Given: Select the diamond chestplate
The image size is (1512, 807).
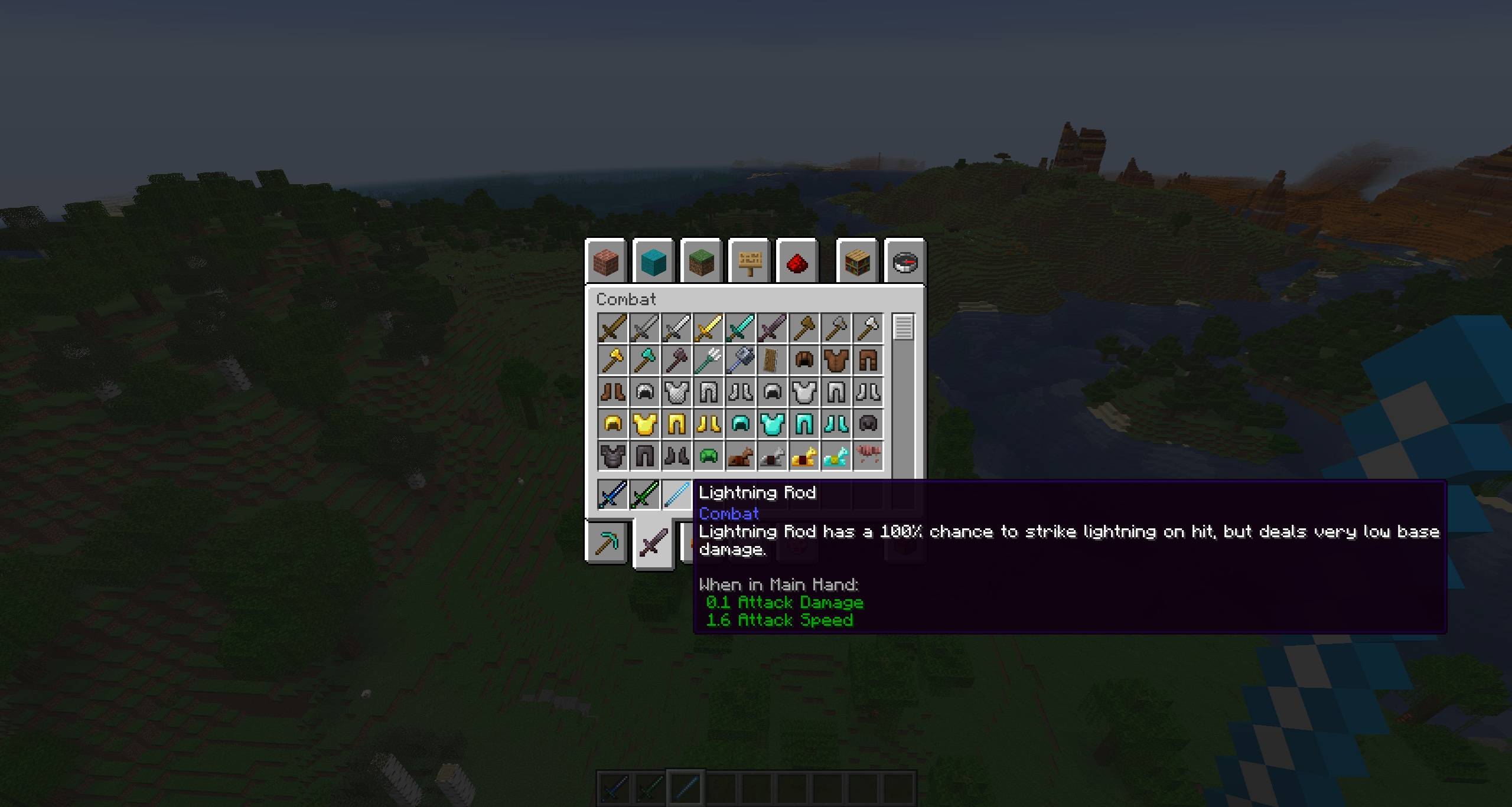Looking at the screenshot, I should click(x=773, y=423).
